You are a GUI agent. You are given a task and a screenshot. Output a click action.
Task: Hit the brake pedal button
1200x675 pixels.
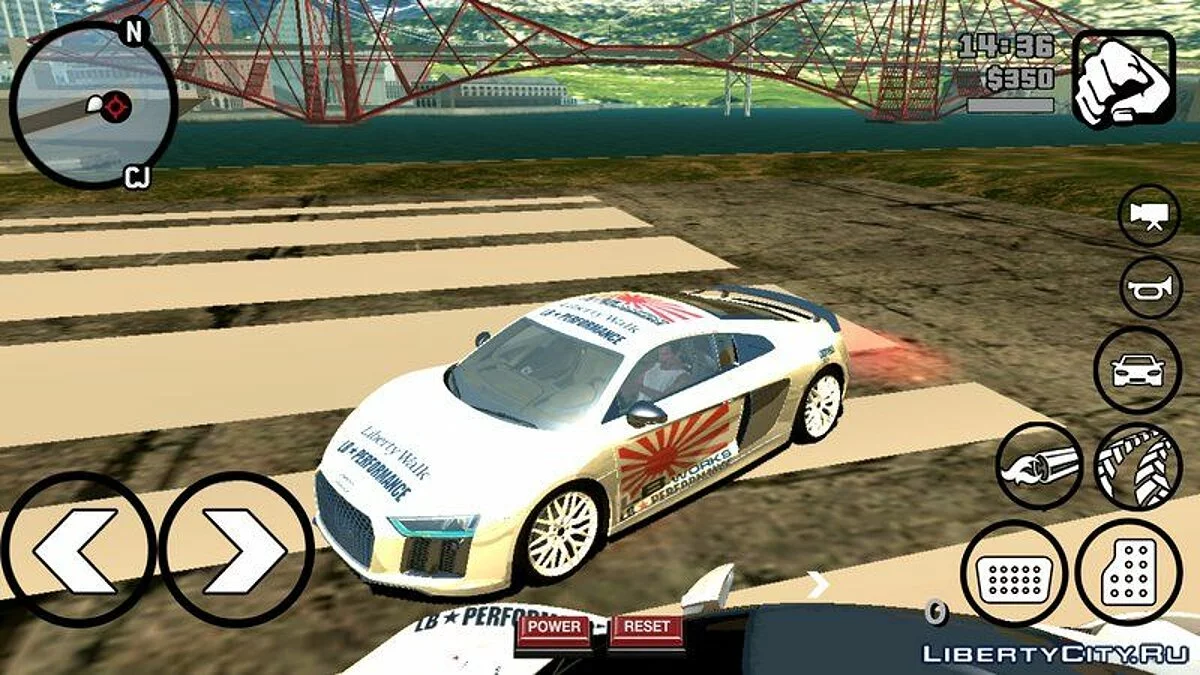pyautogui.click(x=1015, y=572)
